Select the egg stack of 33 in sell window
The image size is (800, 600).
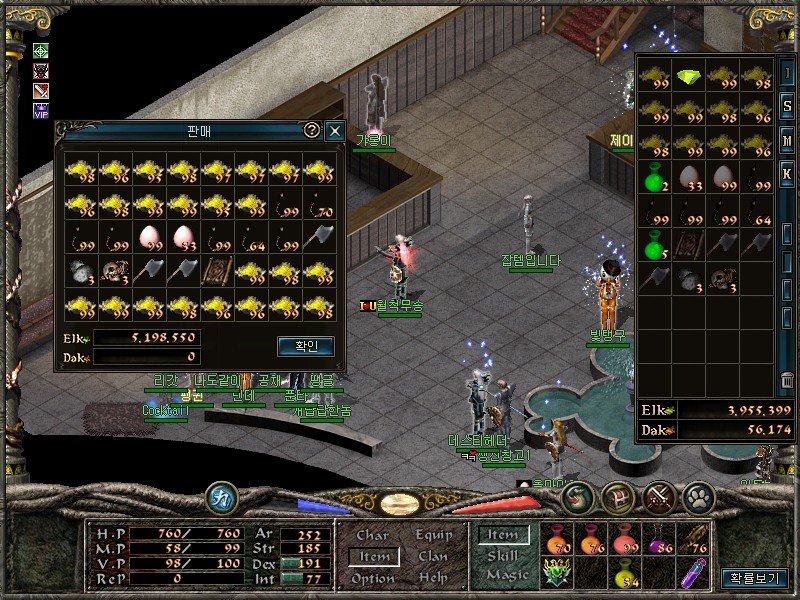click(183, 238)
